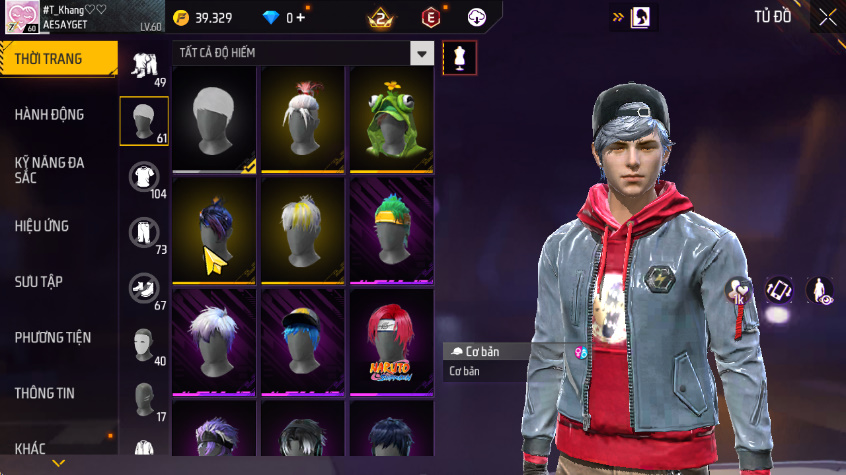The height and width of the screenshot is (475, 846).
Task: Open the Hành Động category
Action: click(x=50, y=115)
